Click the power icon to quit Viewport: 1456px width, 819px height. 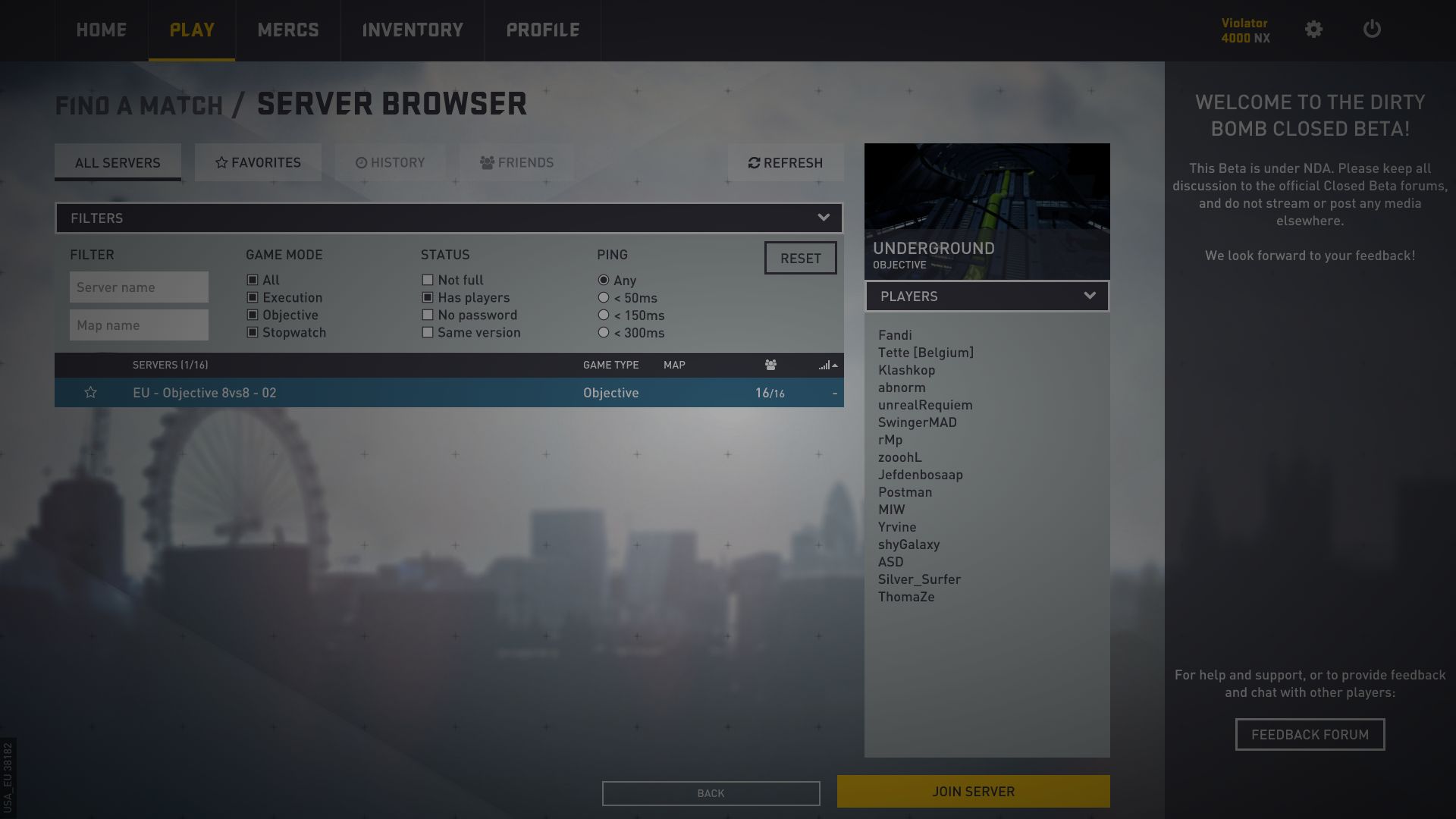click(x=1372, y=30)
